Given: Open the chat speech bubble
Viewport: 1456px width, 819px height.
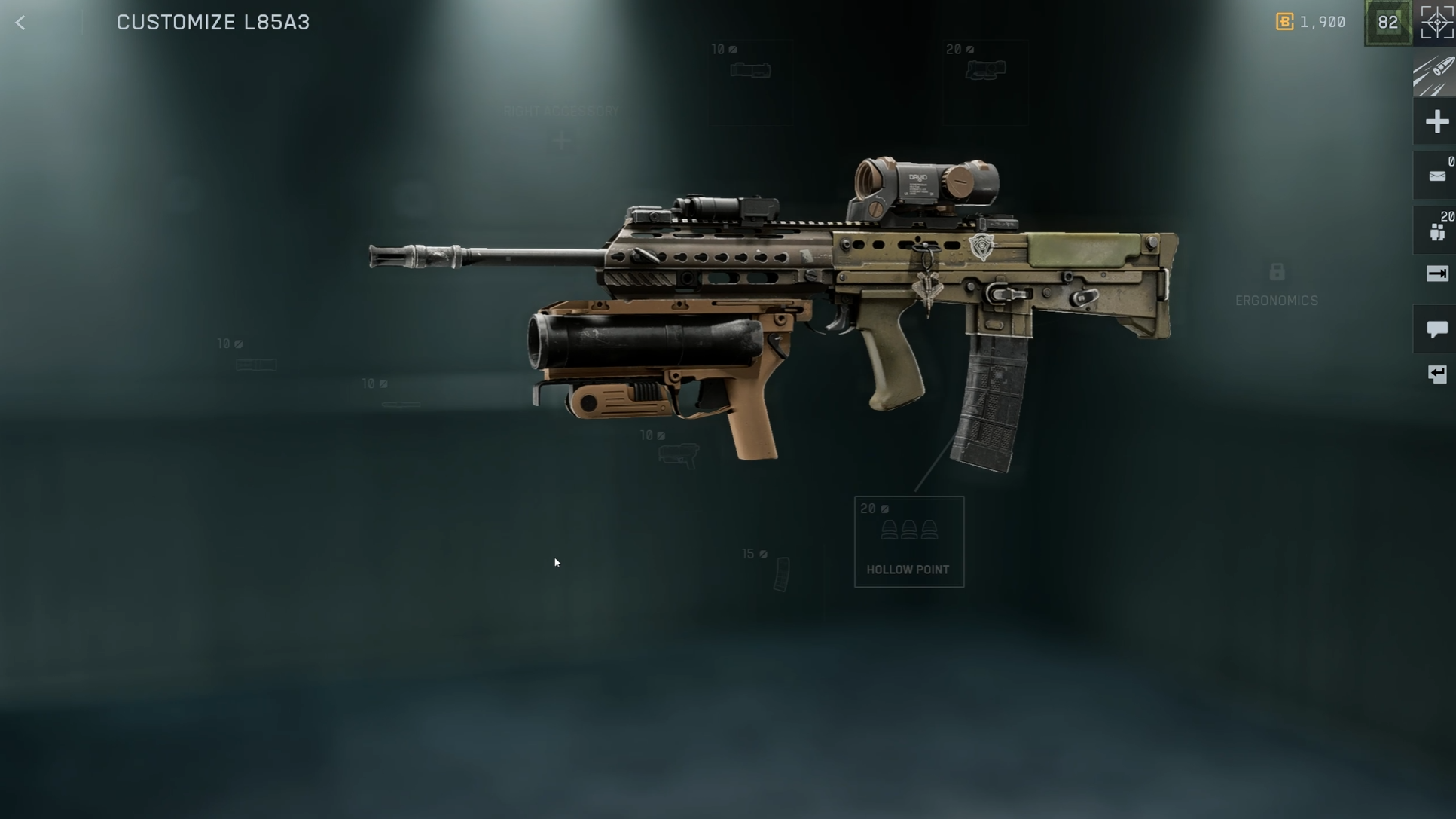Looking at the screenshot, I should [1436, 329].
